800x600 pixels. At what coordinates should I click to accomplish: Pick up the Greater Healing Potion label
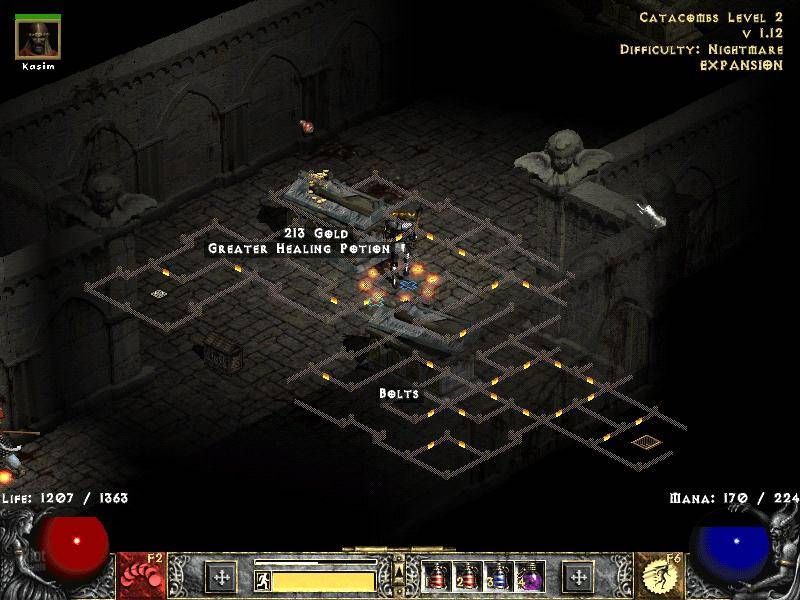[x=298, y=248]
